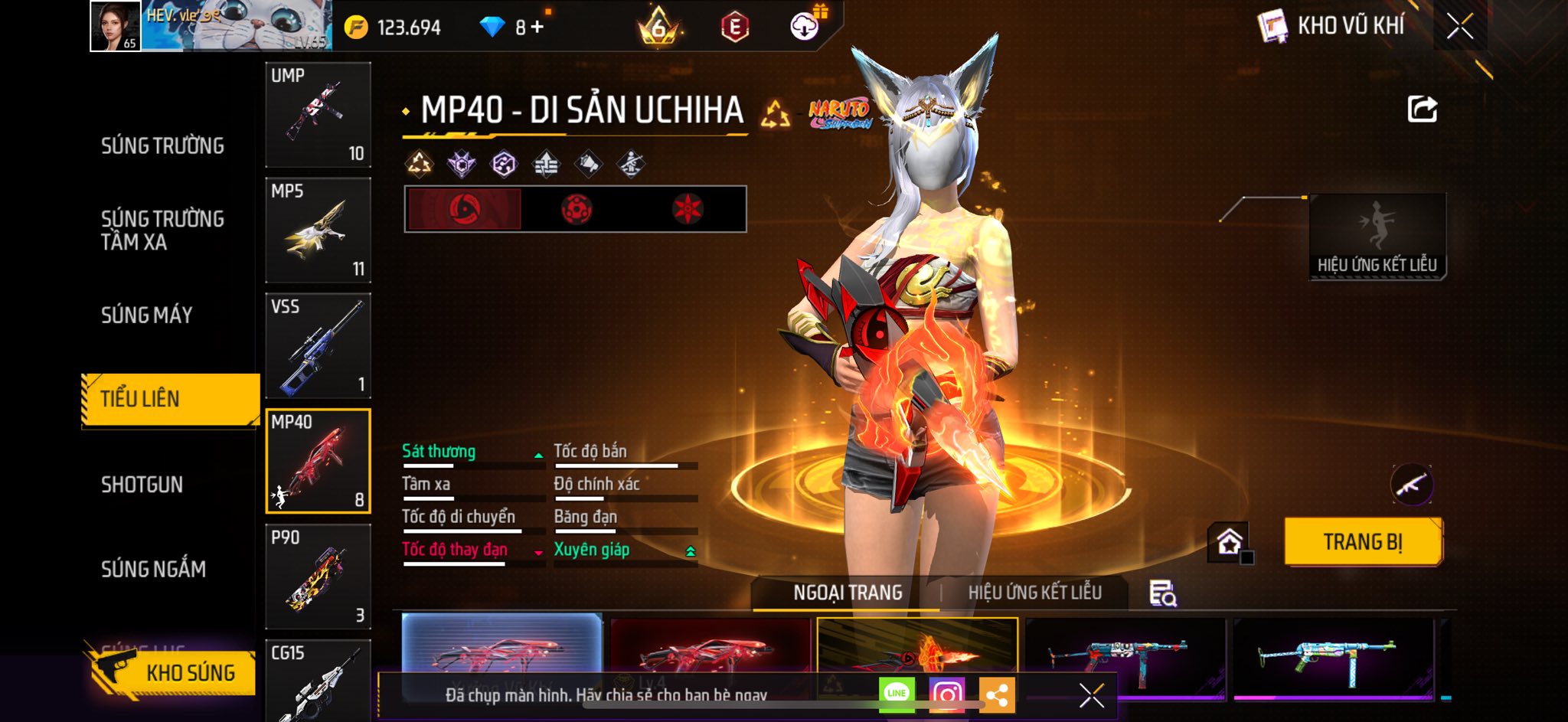This screenshot has height=722, width=1568.
Task: Add diamonds with the plus button
Action: click(537, 28)
